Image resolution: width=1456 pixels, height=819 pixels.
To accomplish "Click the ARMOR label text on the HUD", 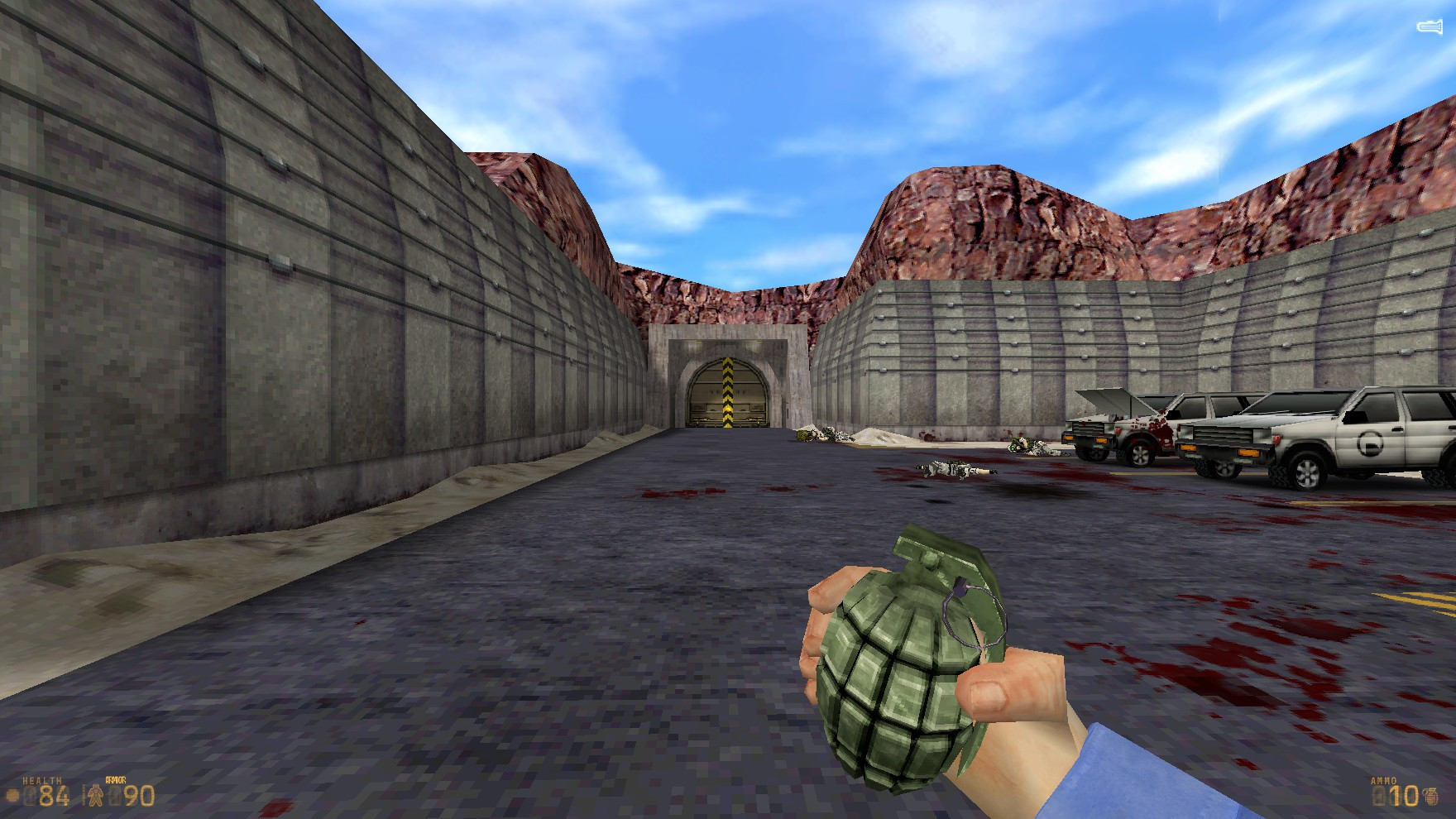I will (116, 779).
